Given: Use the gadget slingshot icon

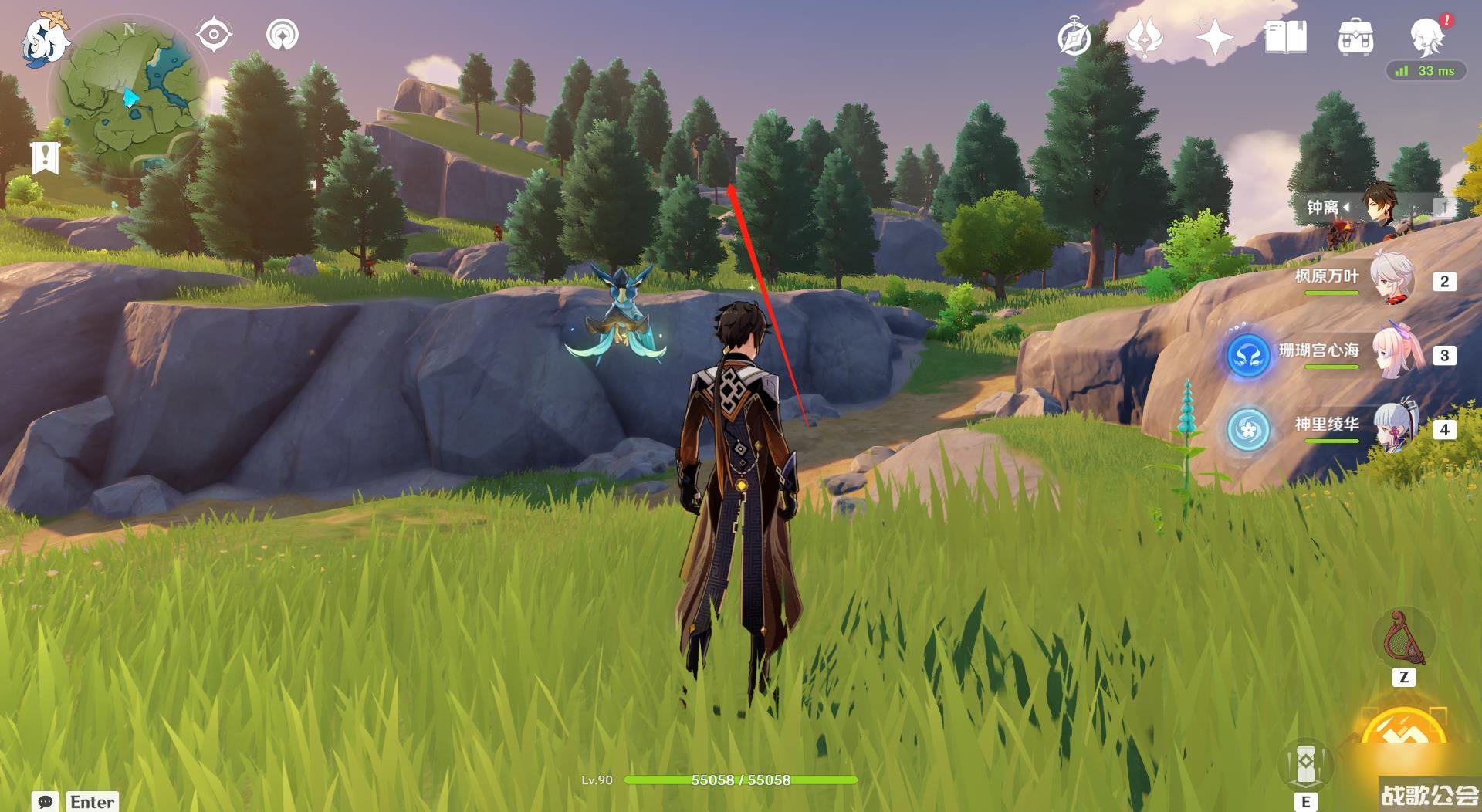Looking at the screenshot, I should [x=1404, y=640].
